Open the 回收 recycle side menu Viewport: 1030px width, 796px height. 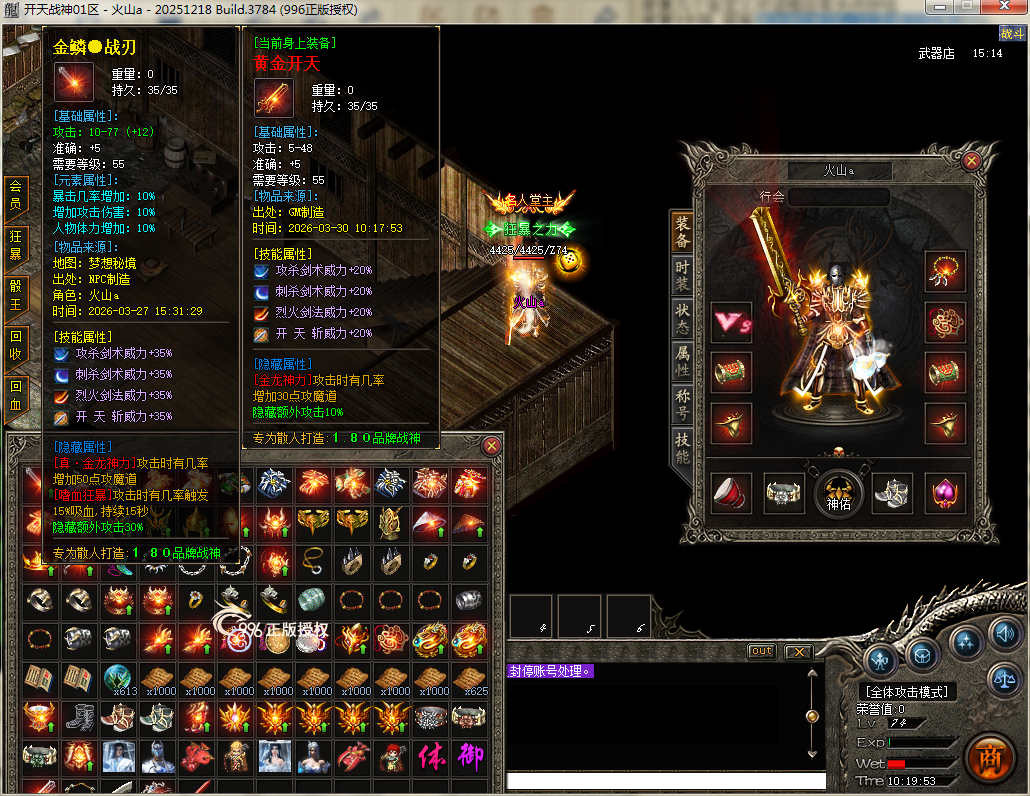coord(15,344)
